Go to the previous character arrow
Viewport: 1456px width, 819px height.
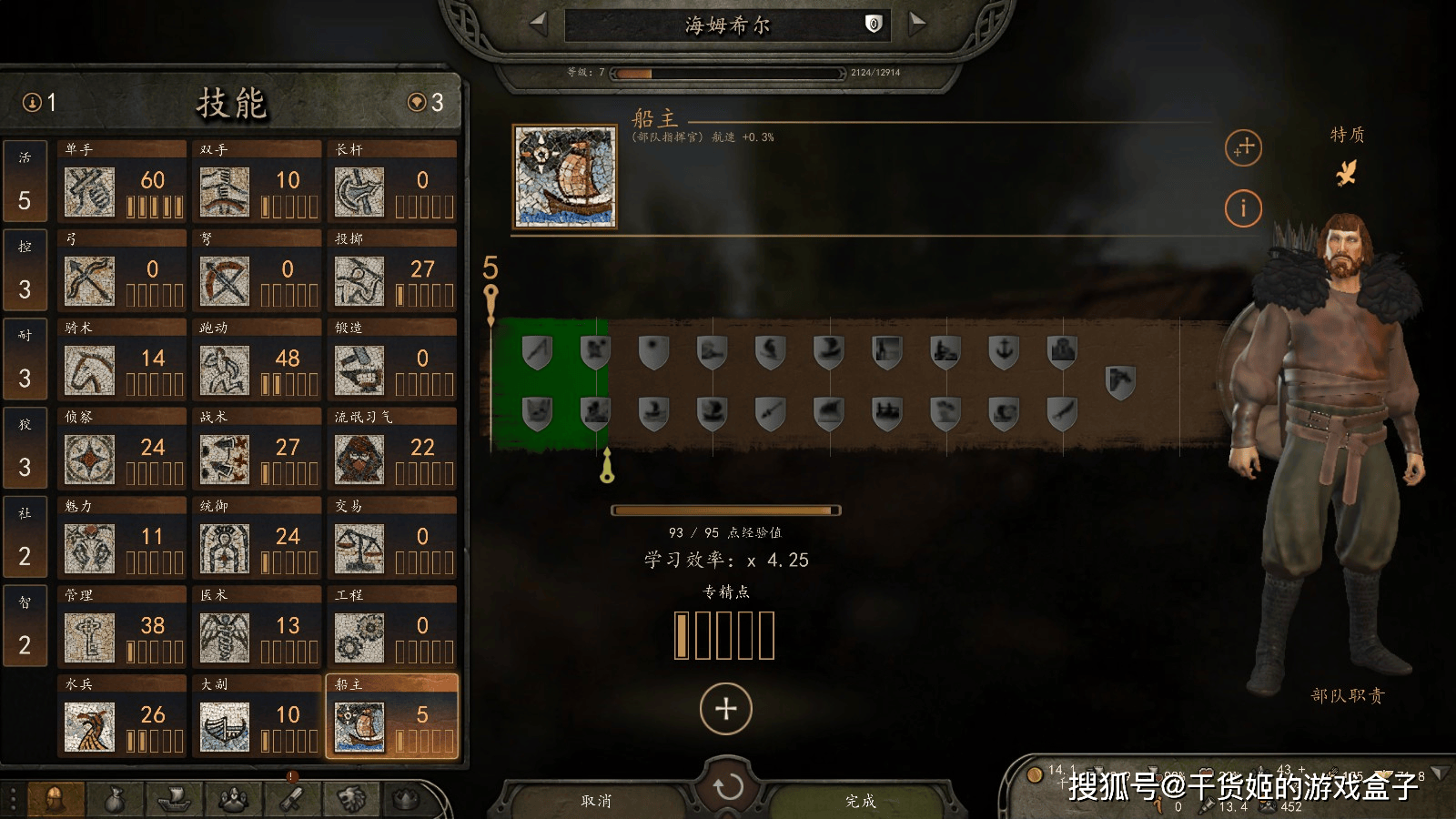click(x=539, y=24)
